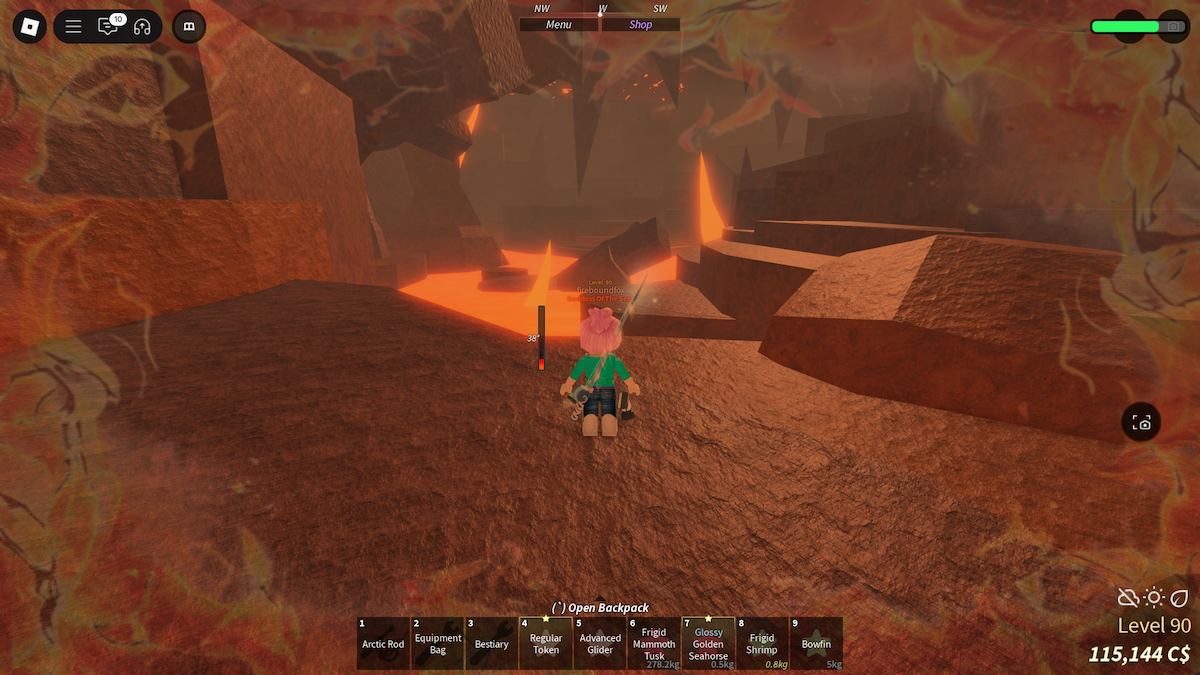
Task: Toggle the headphones voice icon
Action: pos(142,26)
